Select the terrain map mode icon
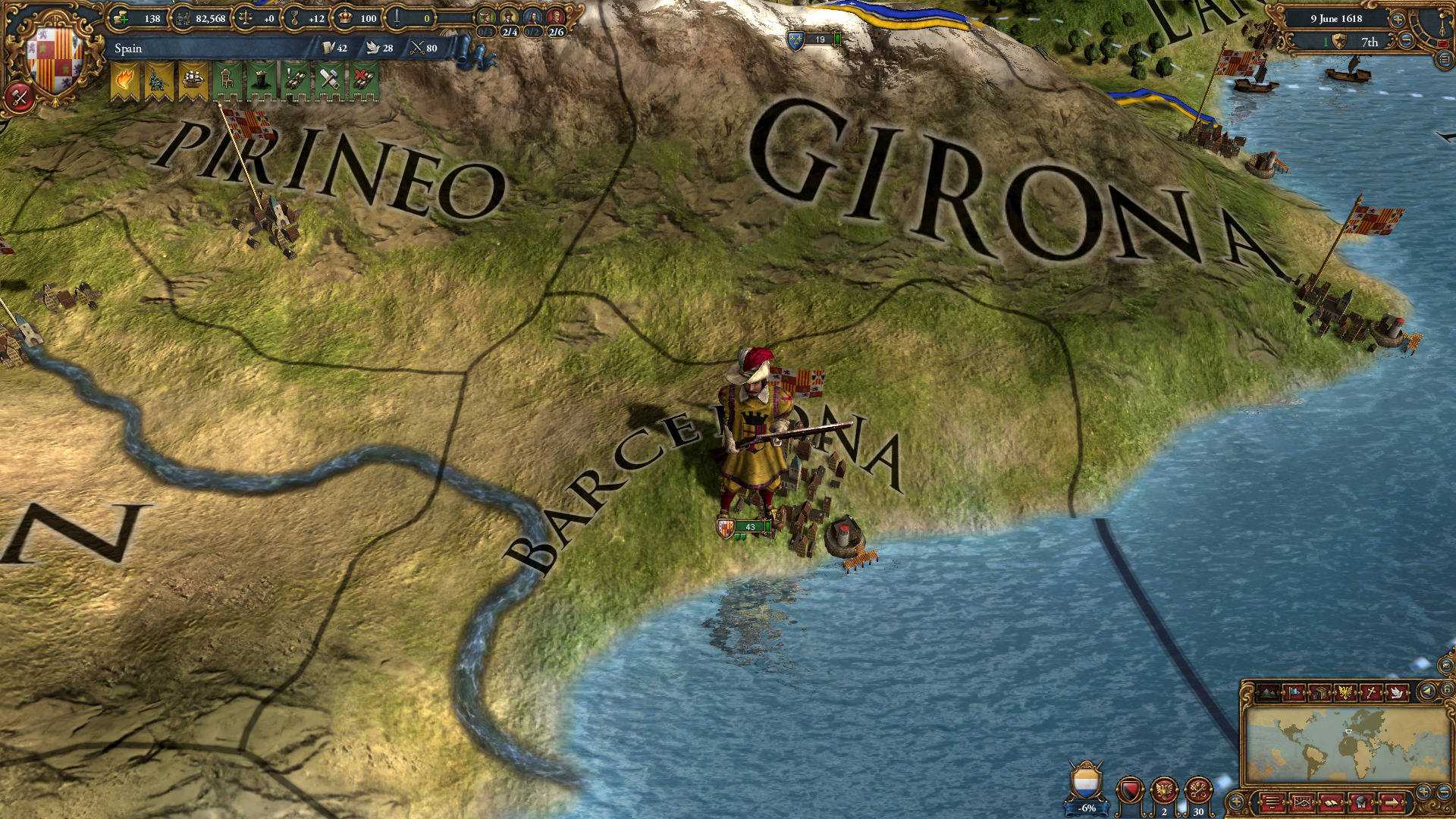 1268,692
